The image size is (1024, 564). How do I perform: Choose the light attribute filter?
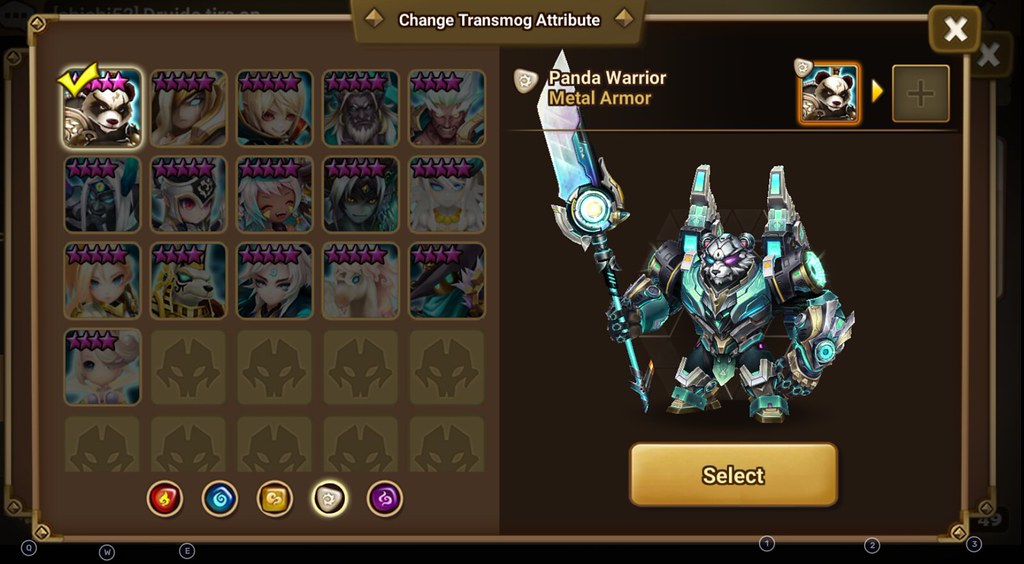coord(329,498)
